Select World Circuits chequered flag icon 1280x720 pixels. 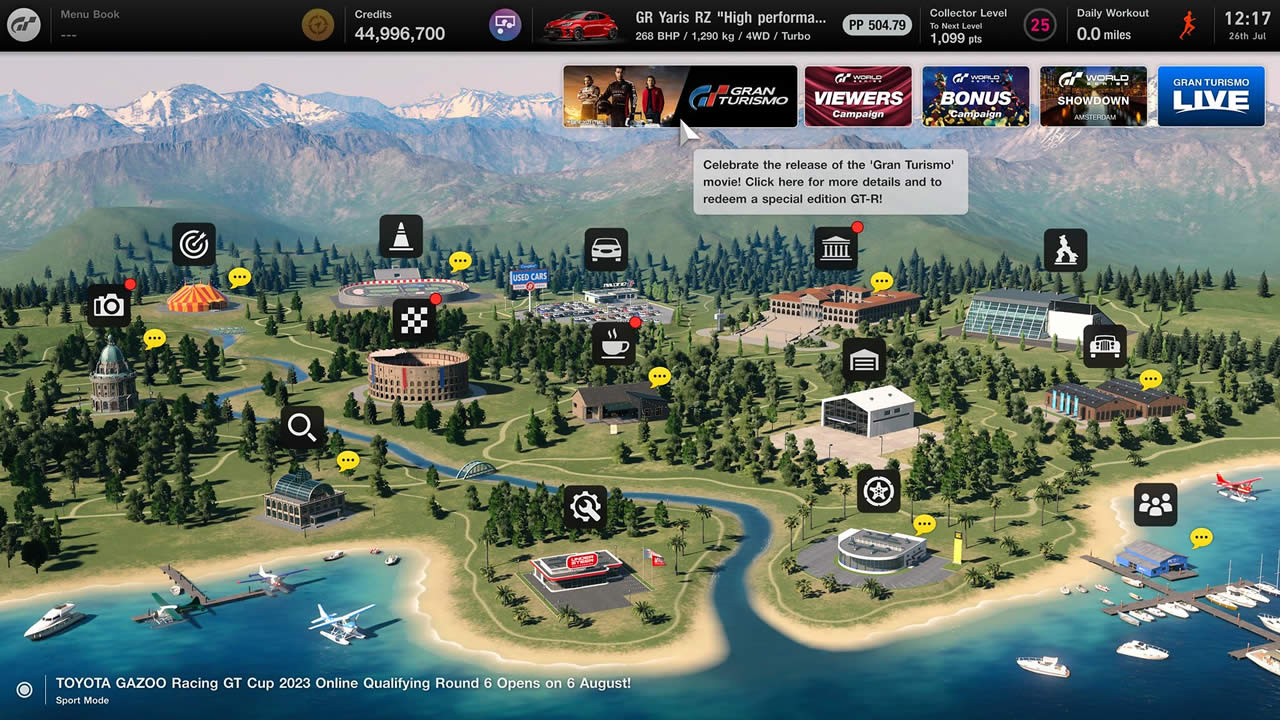tap(414, 319)
